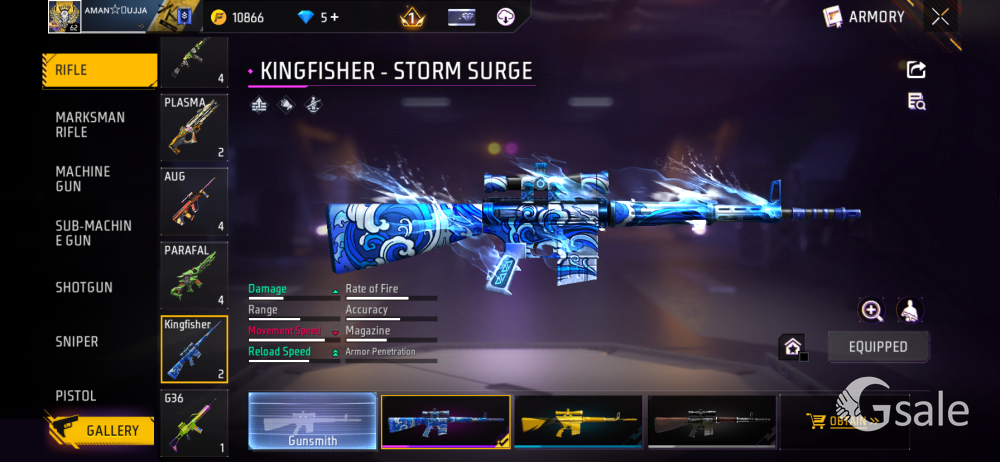Choose the Pistol category

(76, 396)
